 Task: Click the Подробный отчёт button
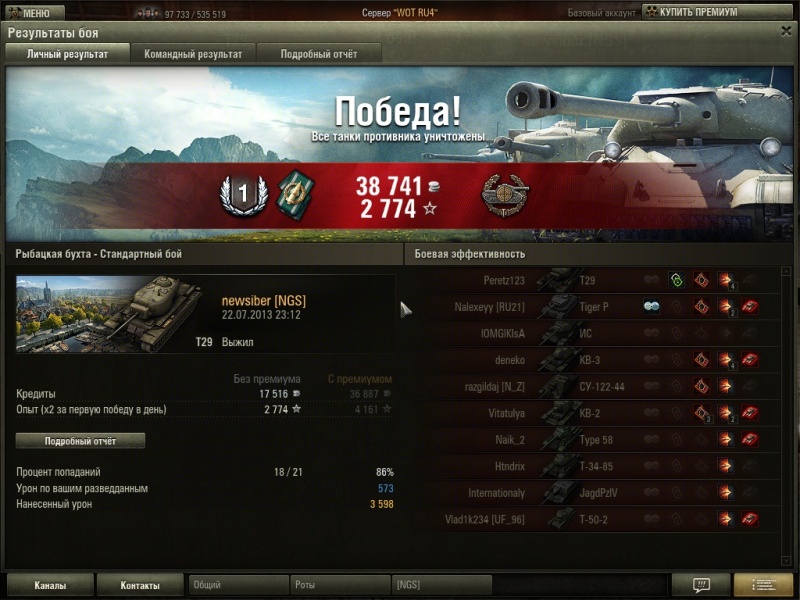pyautogui.click(x=80, y=441)
